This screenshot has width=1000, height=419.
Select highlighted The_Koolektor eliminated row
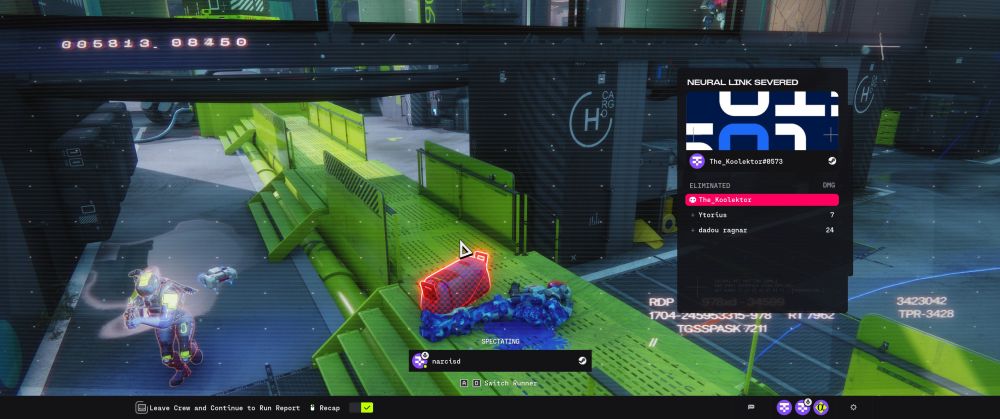[762, 200]
